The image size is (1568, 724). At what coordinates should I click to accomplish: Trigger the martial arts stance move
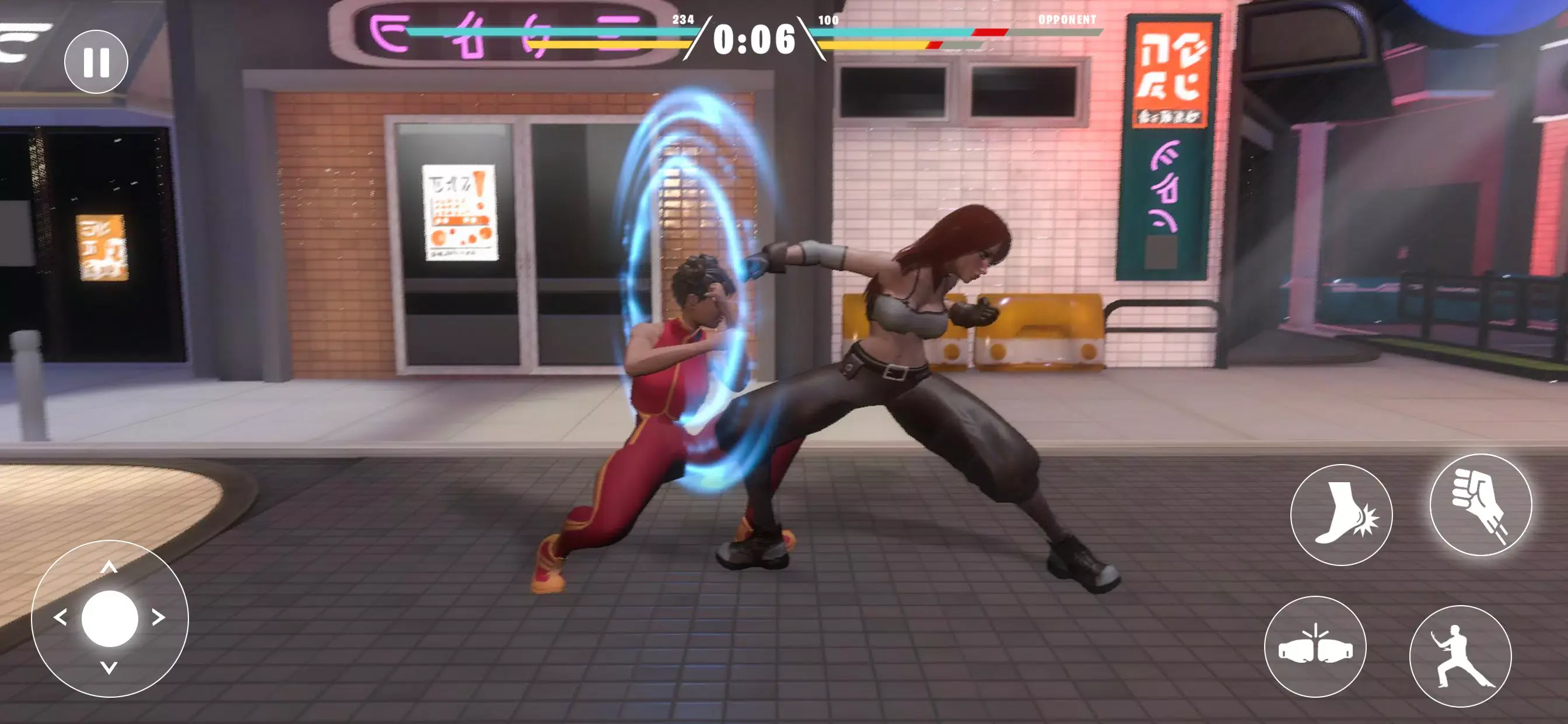click(x=1460, y=656)
